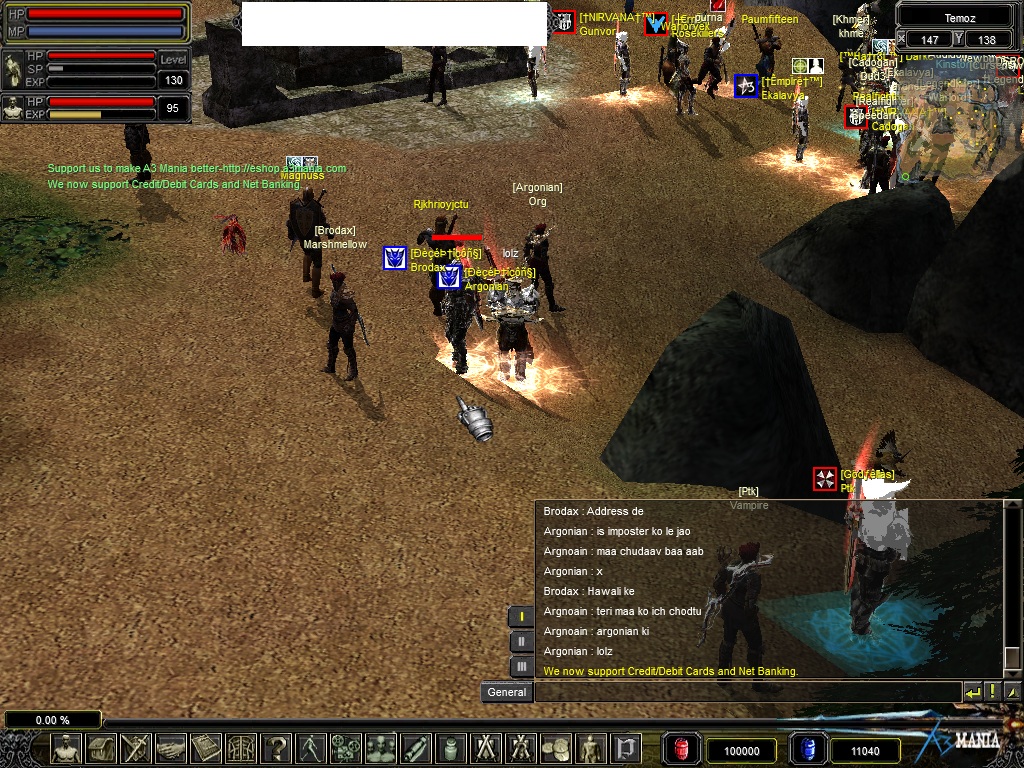
Task: Open the book icon in toolbar
Action: [206, 748]
